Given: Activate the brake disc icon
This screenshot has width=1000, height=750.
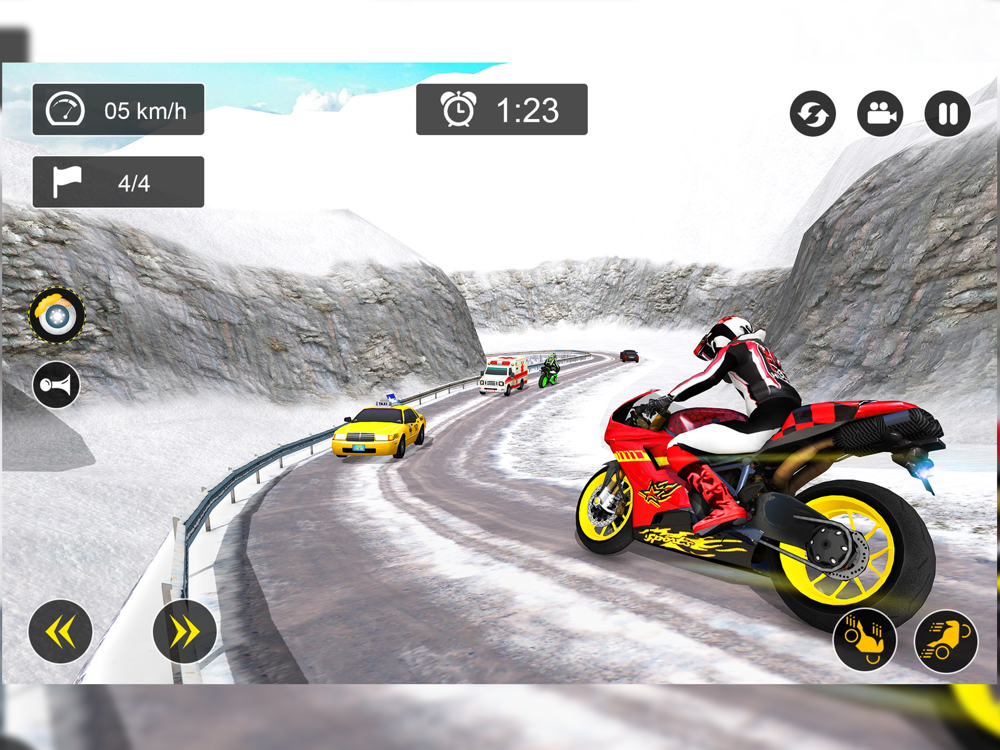Looking at the screenshot, I should click(x=57, y=316).
